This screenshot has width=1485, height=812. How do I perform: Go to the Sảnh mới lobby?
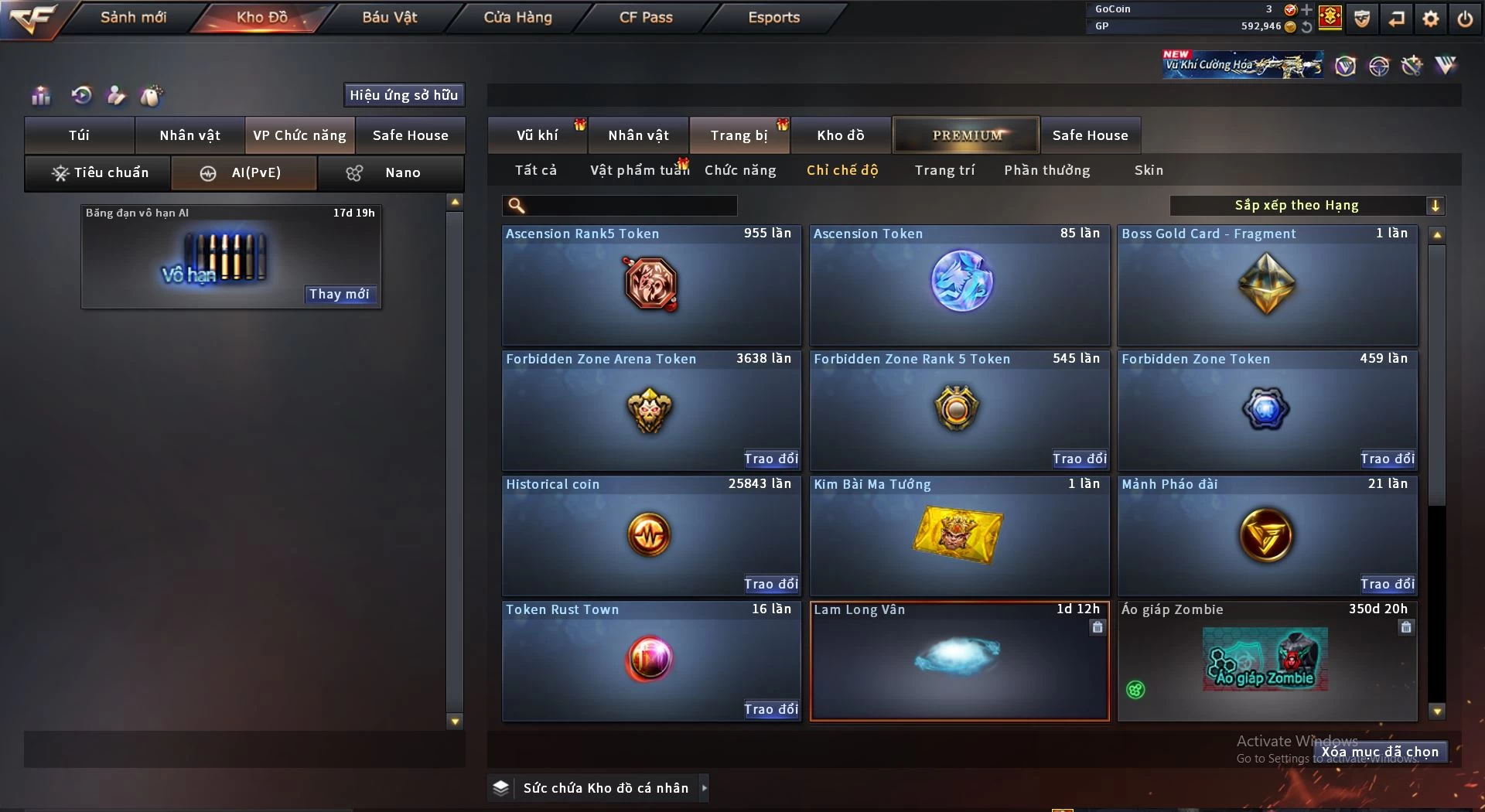133,17
